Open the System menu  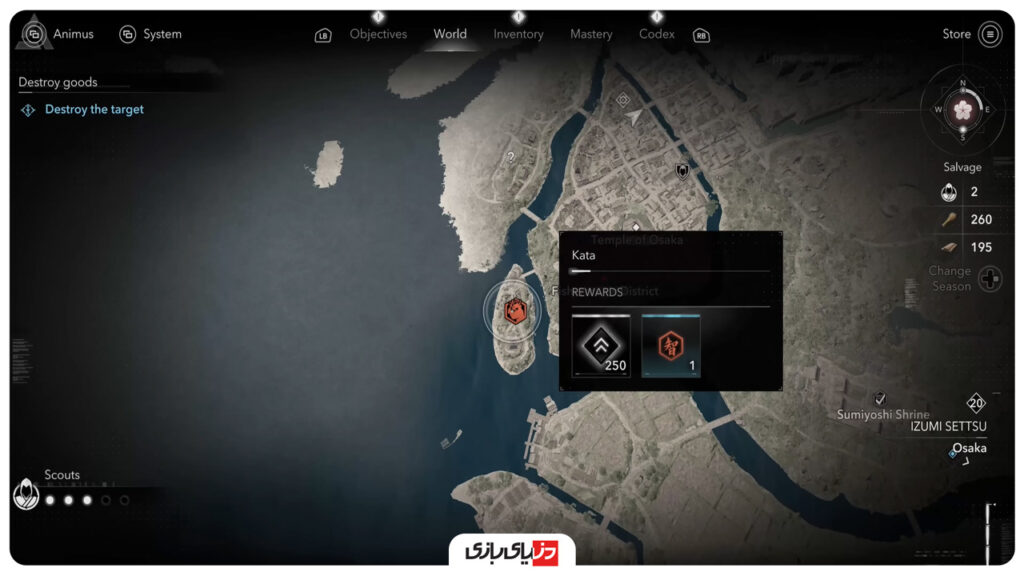click(x=151, y=34)
